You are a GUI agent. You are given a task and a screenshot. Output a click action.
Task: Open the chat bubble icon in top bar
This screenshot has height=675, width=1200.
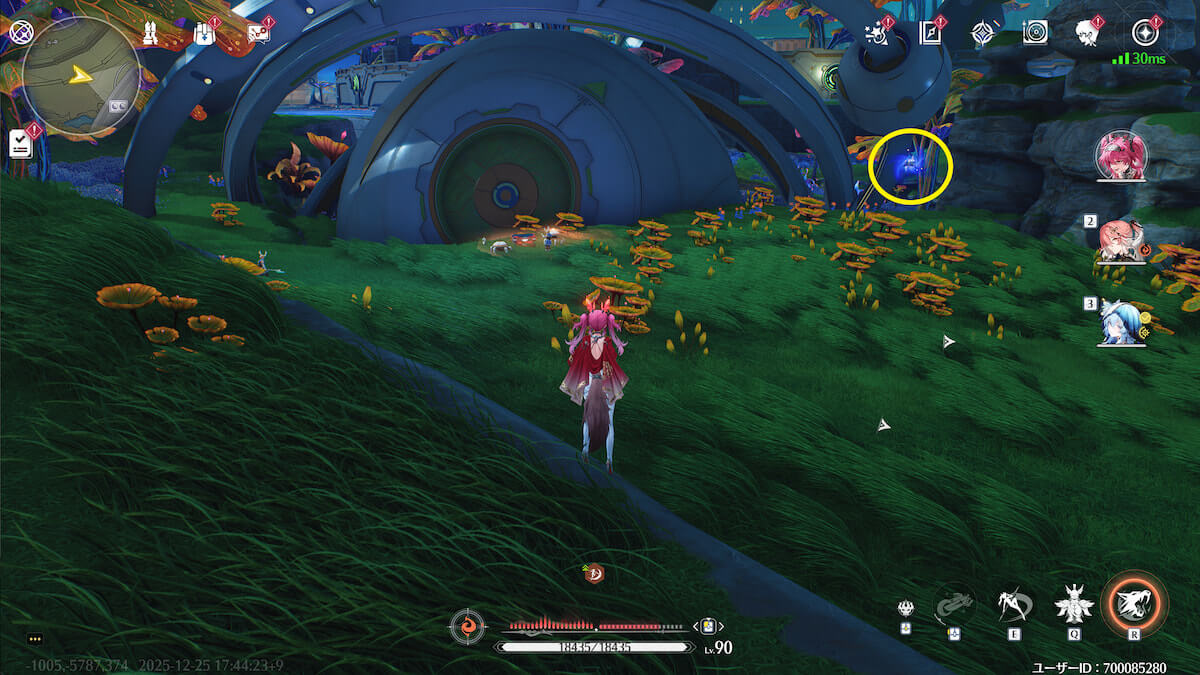click(258, 33)
